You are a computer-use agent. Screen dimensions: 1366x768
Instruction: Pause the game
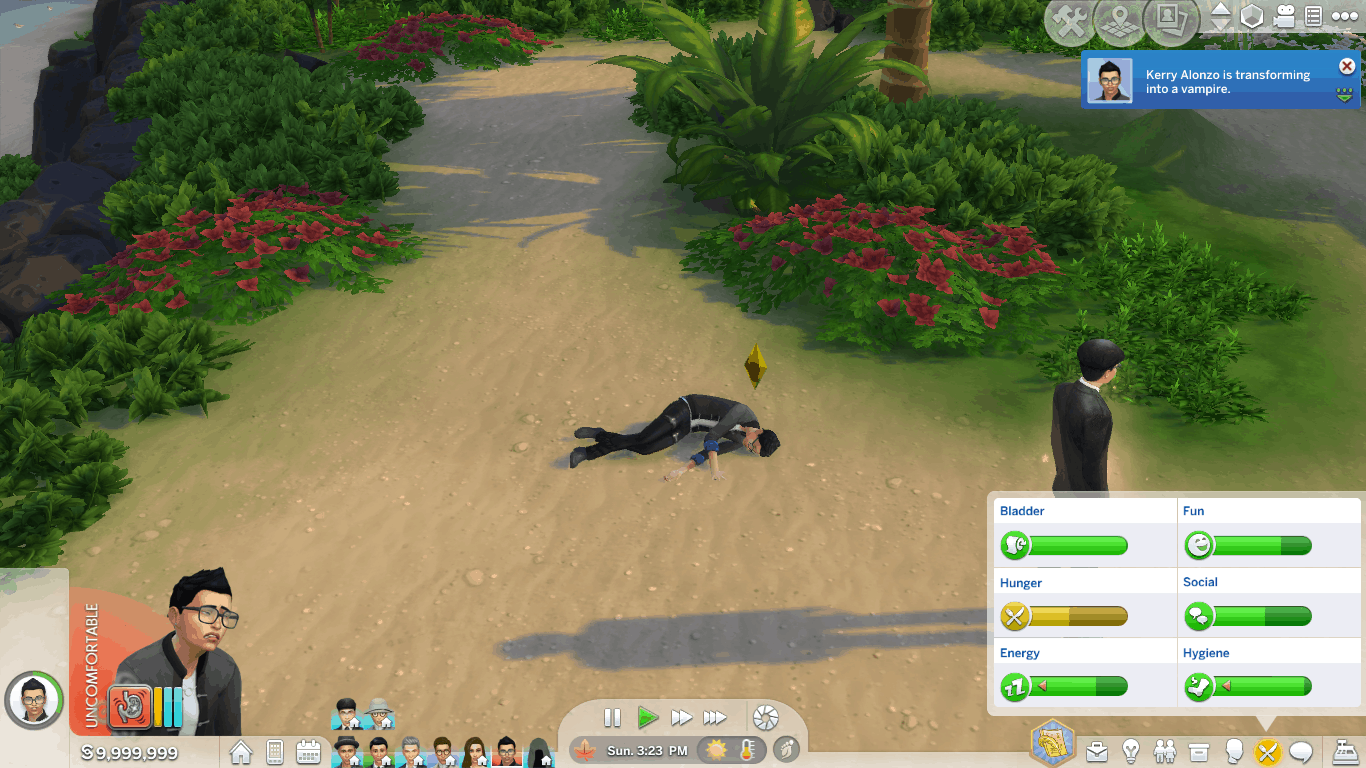(612, 717)
